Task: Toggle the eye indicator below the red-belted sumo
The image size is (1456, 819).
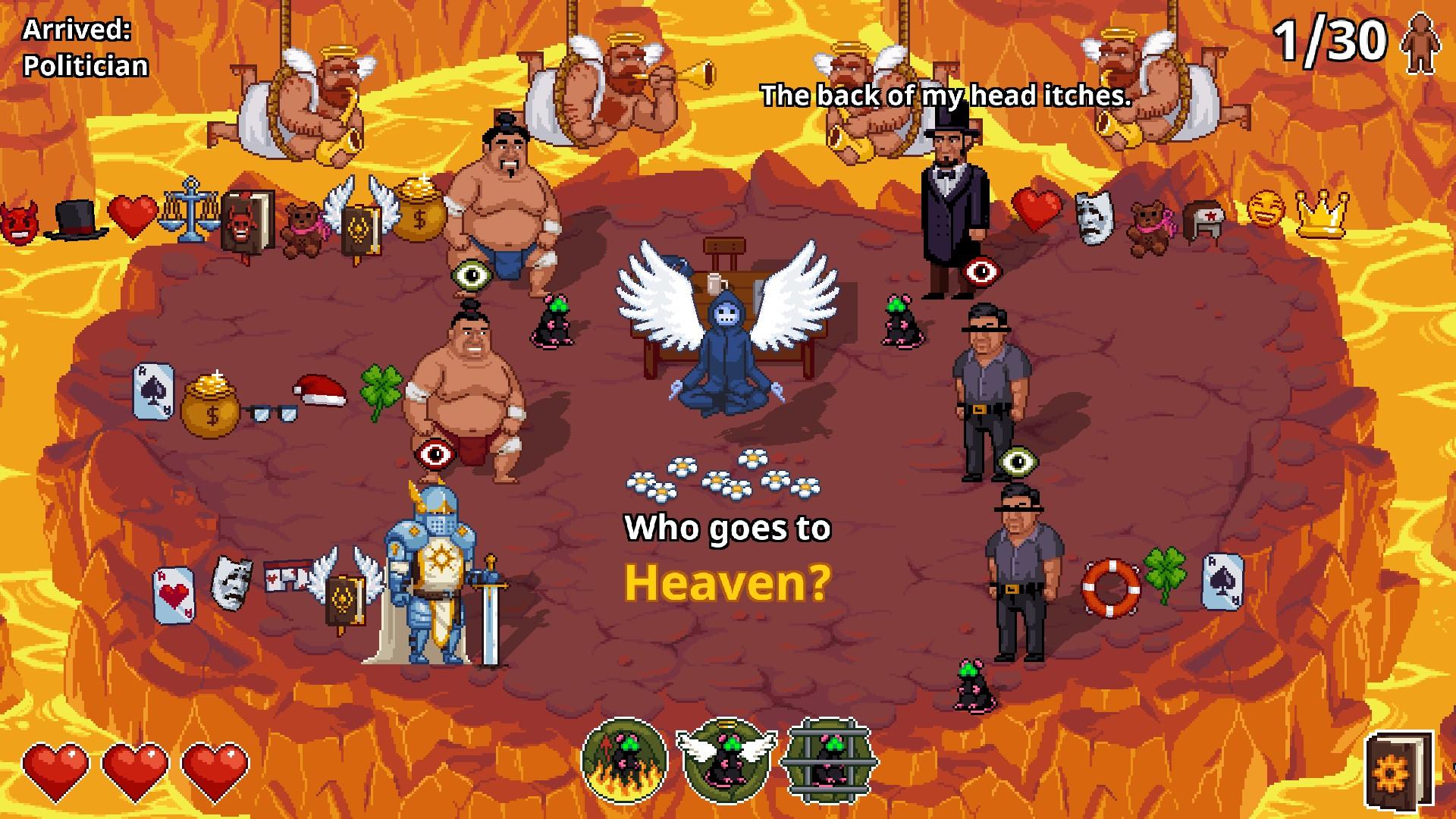Action: click(434, 455)
